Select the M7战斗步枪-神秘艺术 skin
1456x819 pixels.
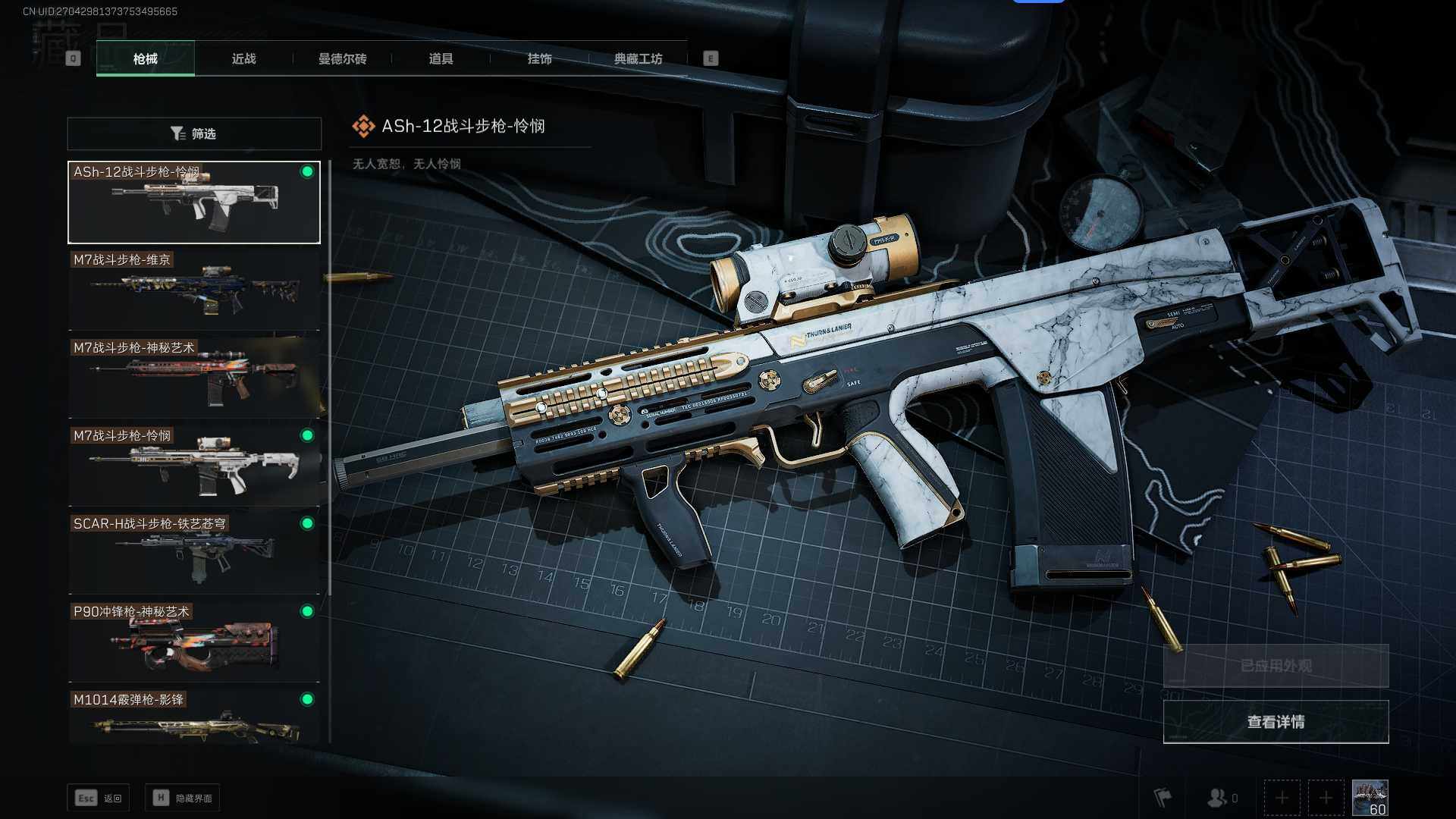[194, 378]
